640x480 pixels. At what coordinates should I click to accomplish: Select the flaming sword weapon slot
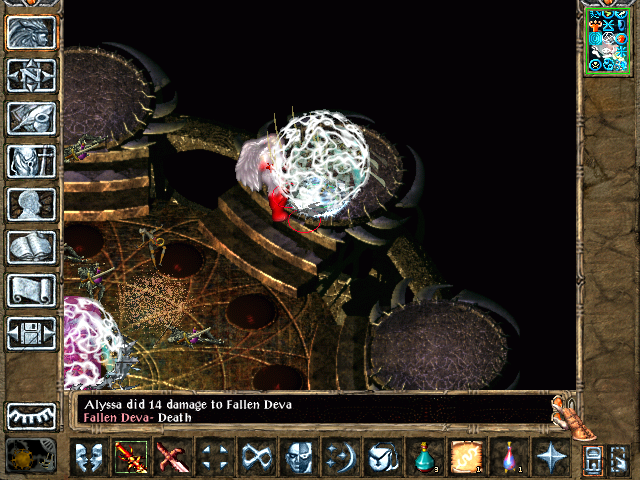coord(131,459)
